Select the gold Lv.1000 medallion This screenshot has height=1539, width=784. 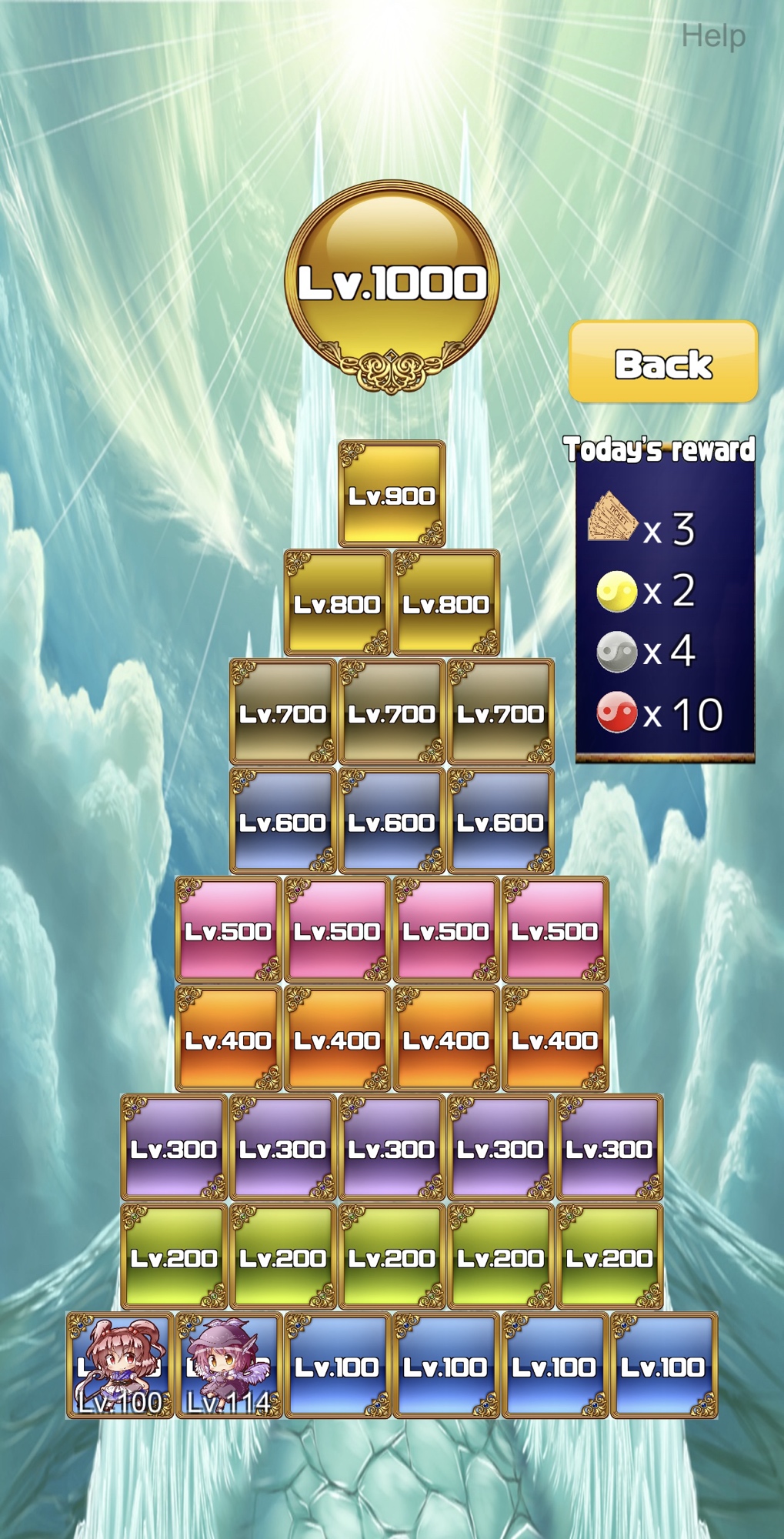(x=392, y=283)
